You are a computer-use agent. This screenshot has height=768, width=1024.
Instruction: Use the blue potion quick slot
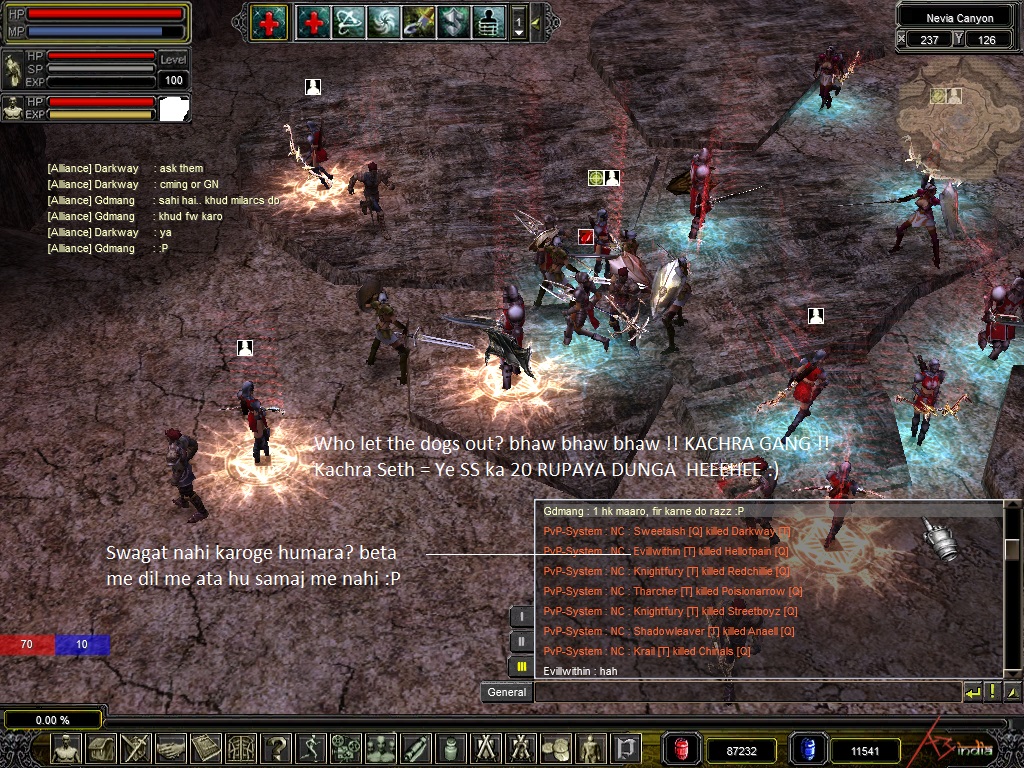(808, 748)
